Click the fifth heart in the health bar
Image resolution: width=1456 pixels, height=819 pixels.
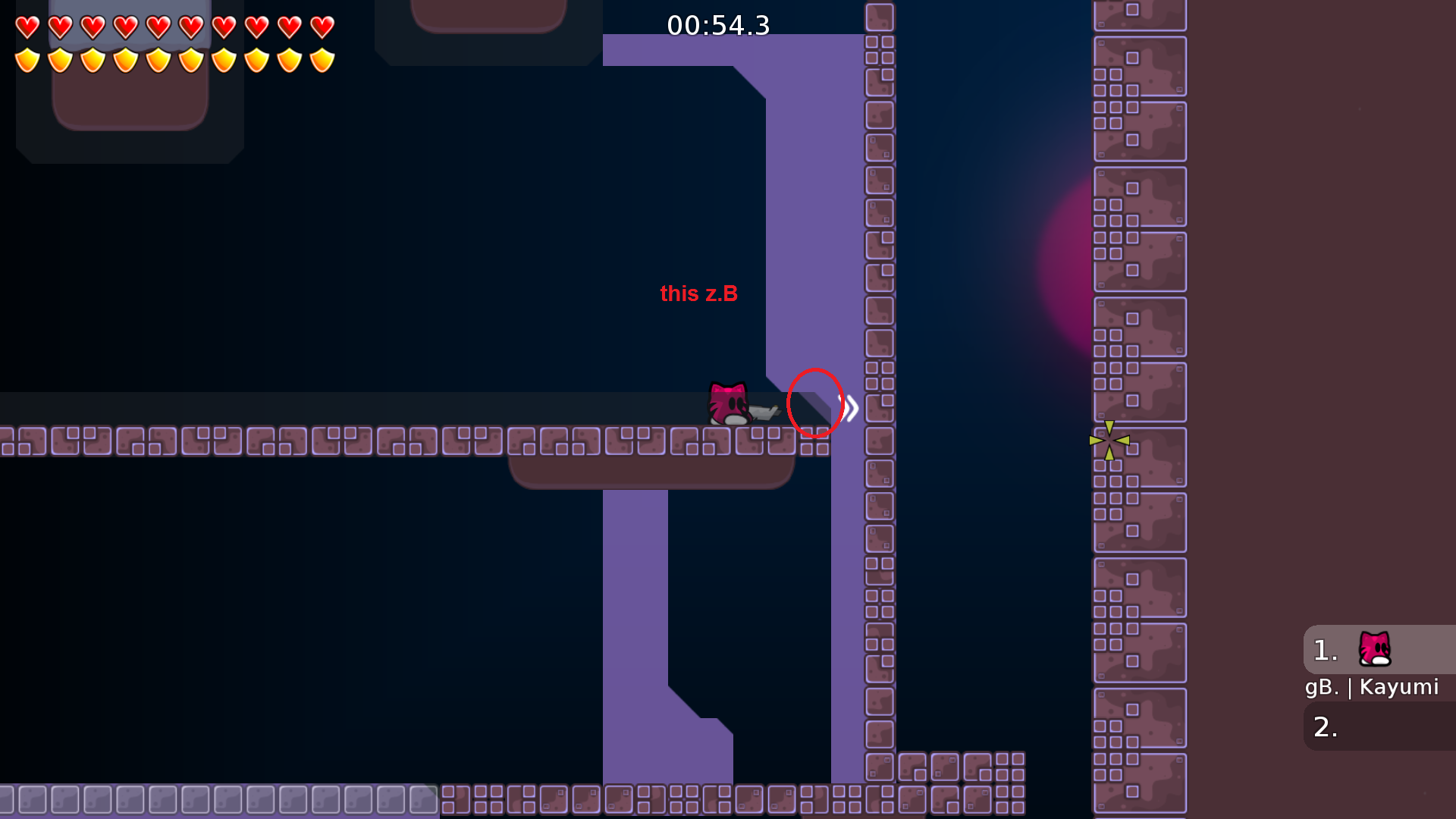click(x=157, y=25)
